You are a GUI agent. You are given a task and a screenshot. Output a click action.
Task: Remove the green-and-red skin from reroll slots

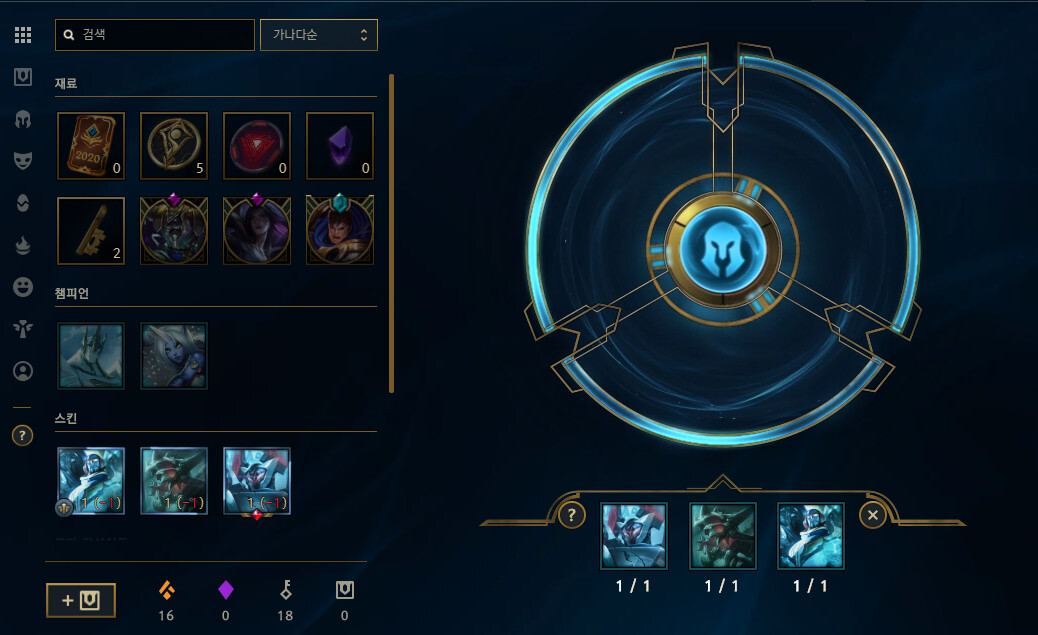pos(723,535)
